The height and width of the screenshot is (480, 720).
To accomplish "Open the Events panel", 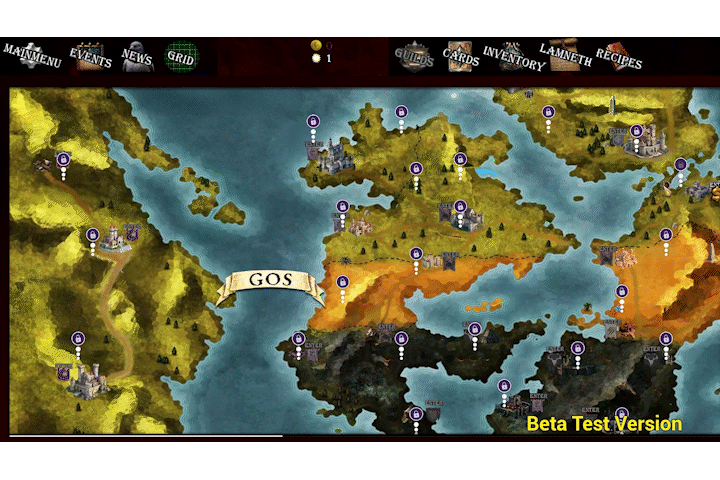I will coord(89,55).
